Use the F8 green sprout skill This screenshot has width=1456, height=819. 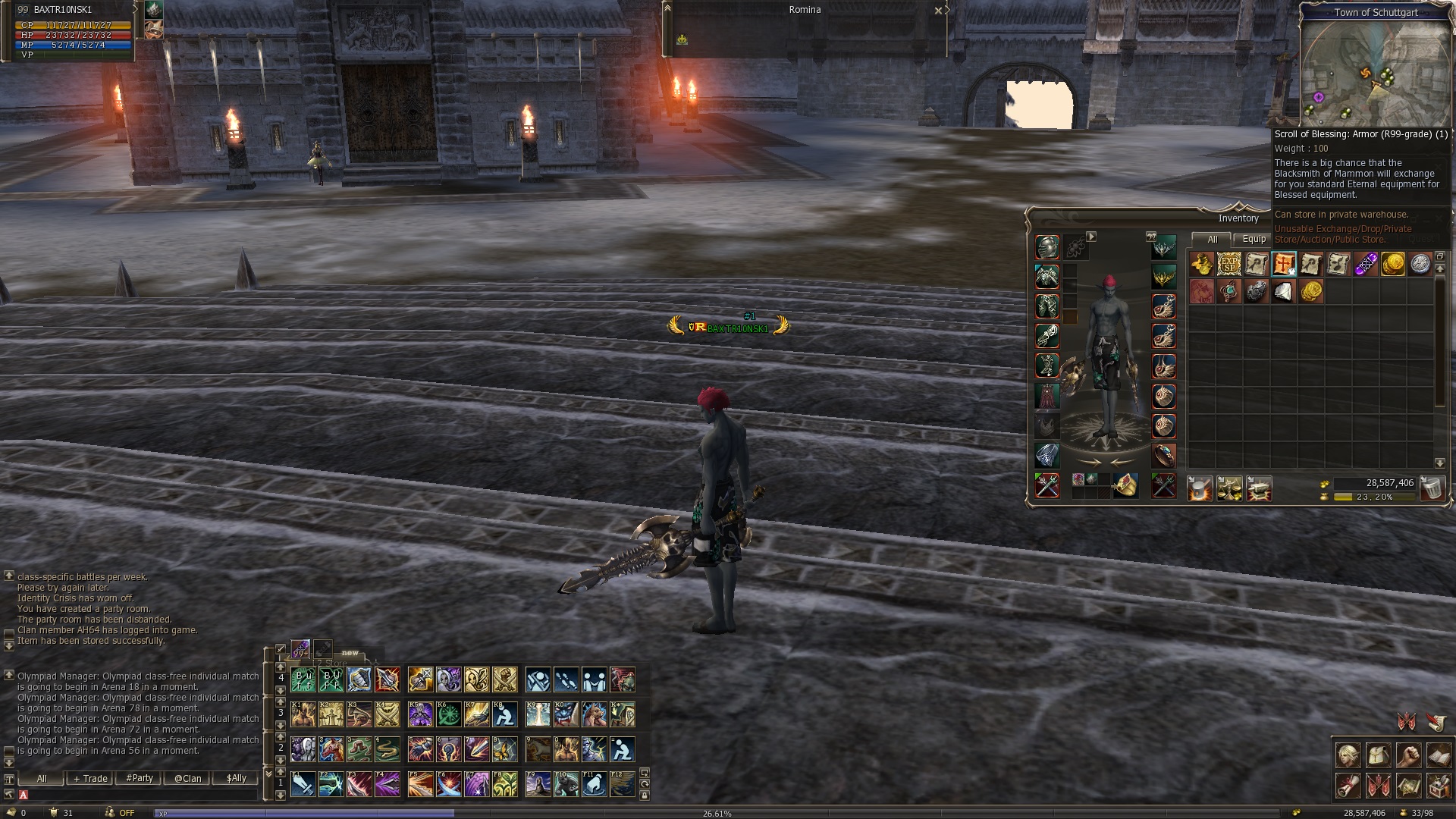[504, 784]
